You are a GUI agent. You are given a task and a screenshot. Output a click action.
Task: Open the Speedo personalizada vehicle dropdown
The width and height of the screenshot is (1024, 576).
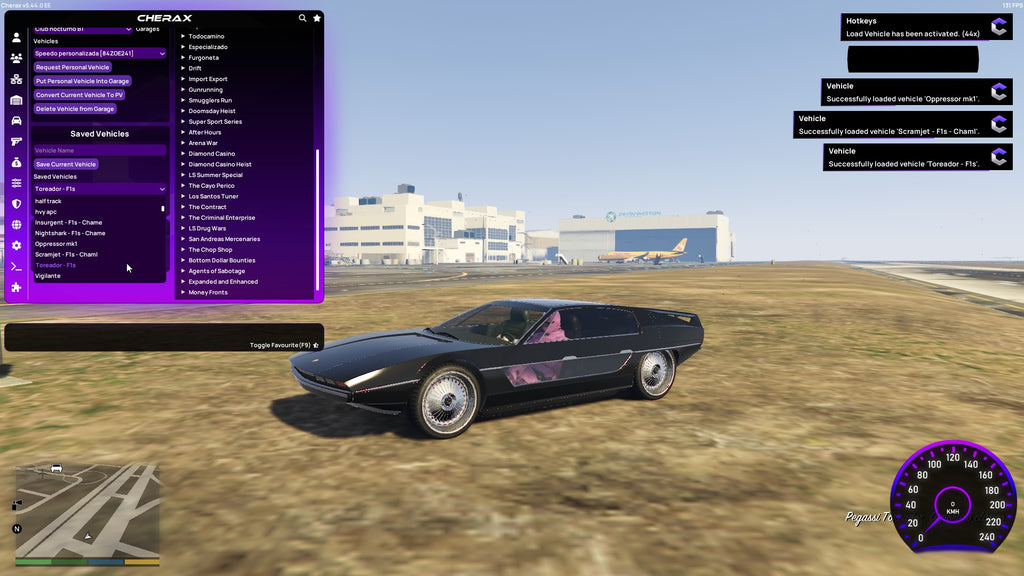pyautogui.click(x=99, y=53)
